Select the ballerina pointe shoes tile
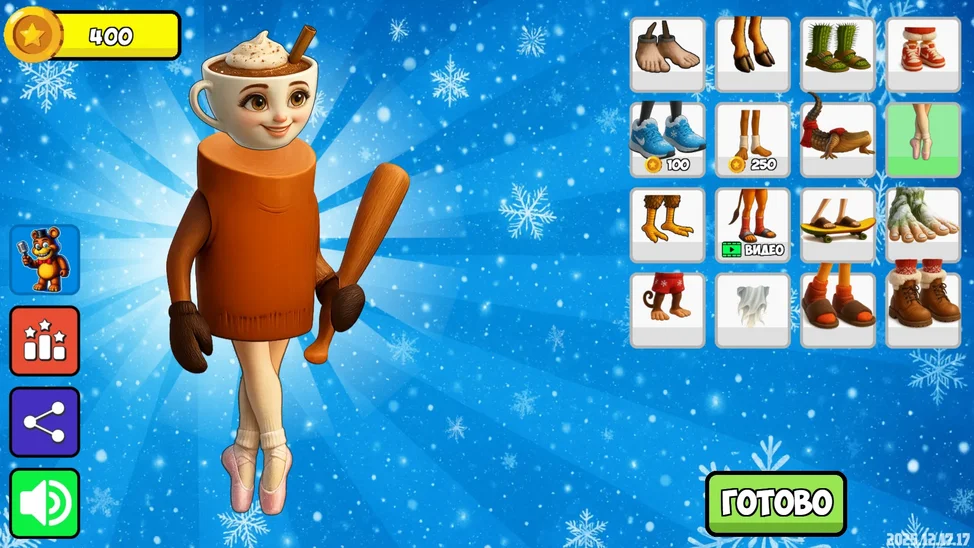Image resolution: width=974 pixels, height=548 pixels. (923, 140)
